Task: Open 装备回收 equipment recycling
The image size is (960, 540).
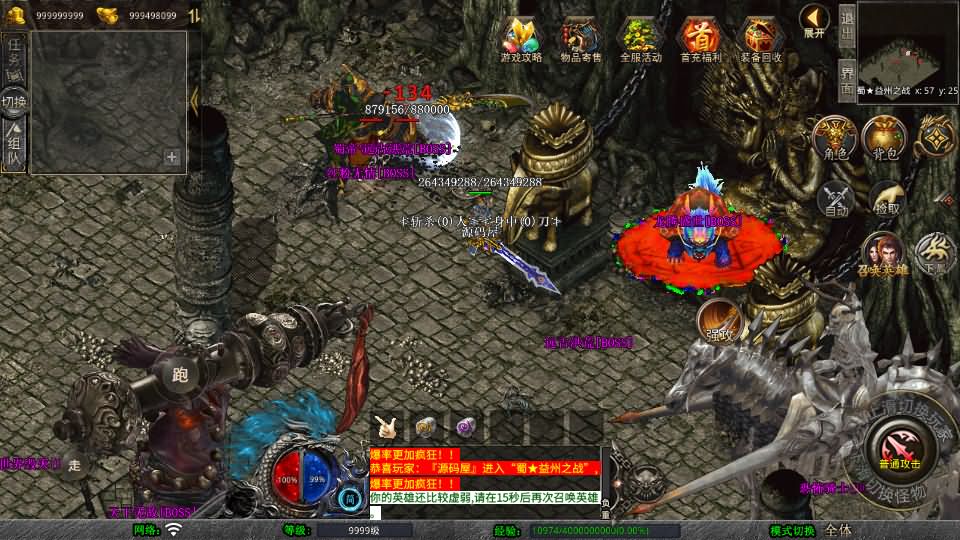Action: click(760, 39)
